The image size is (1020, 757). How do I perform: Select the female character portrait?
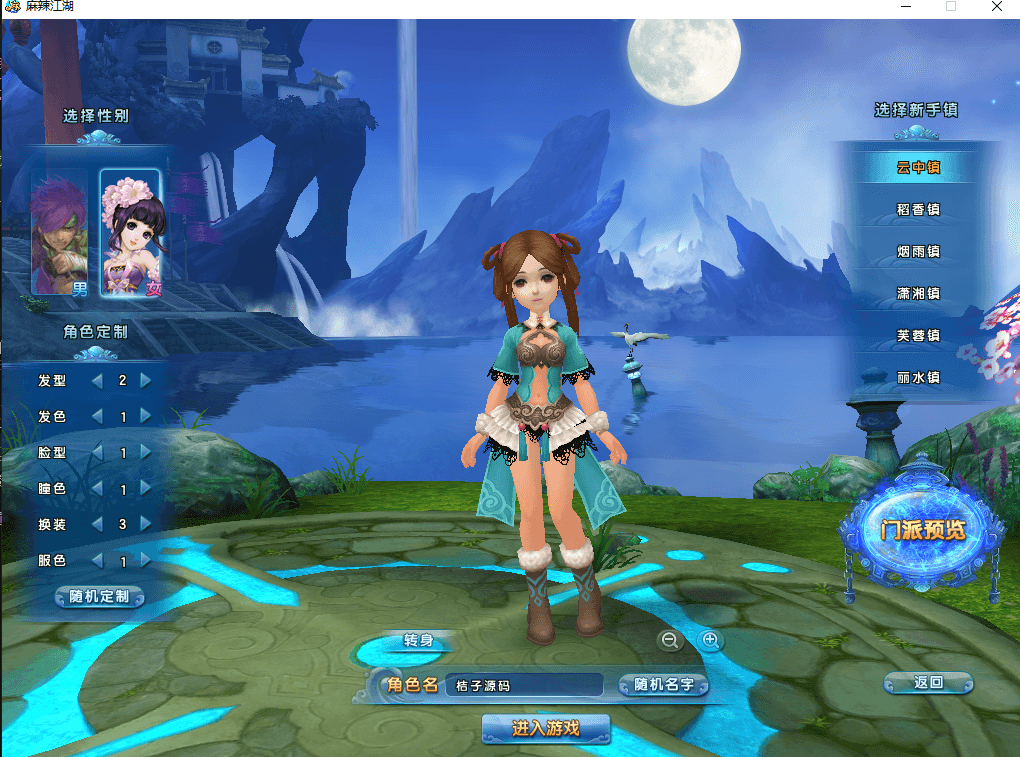[x=130, y=232]
